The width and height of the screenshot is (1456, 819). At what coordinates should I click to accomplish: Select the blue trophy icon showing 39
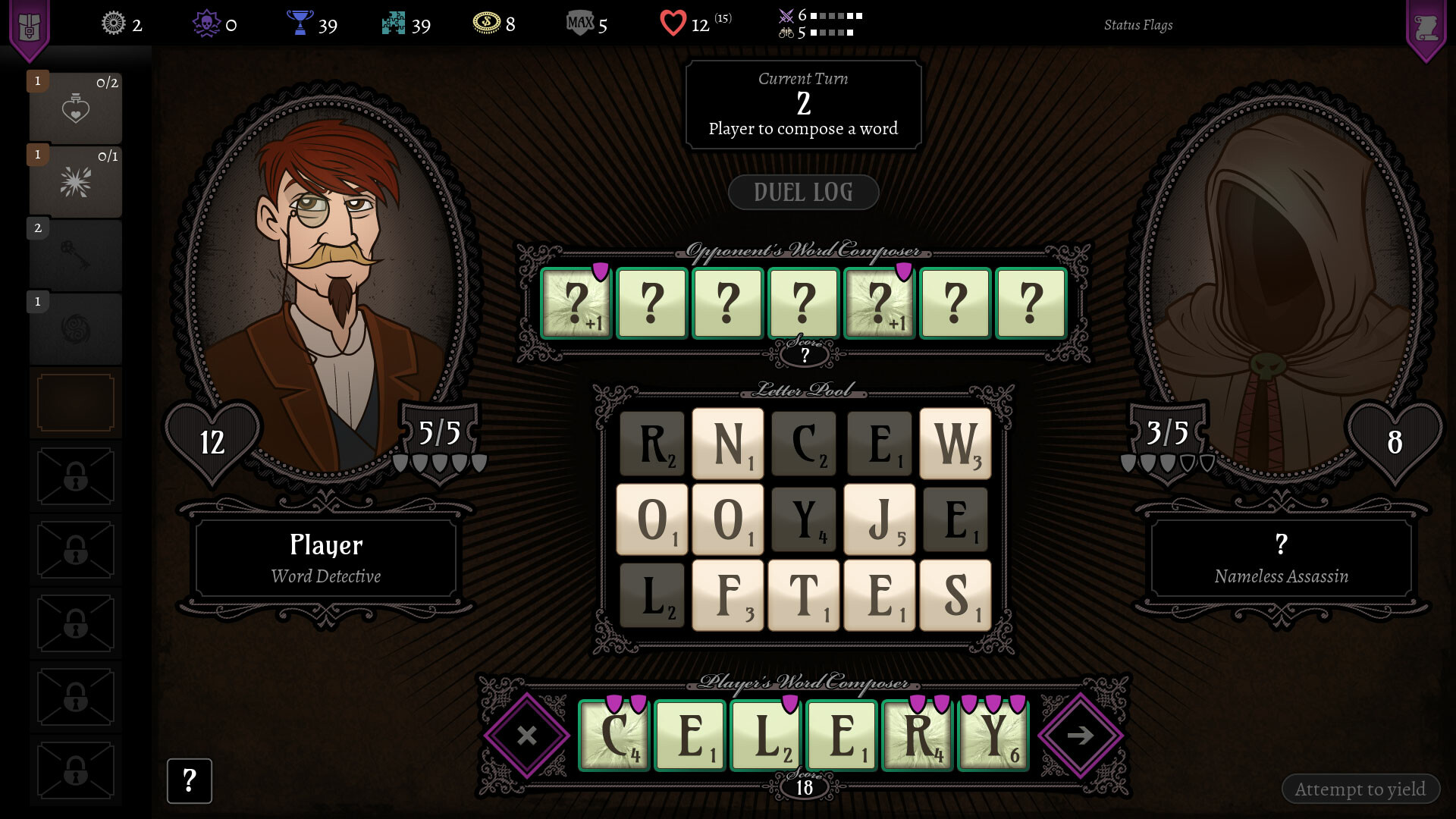301,24
